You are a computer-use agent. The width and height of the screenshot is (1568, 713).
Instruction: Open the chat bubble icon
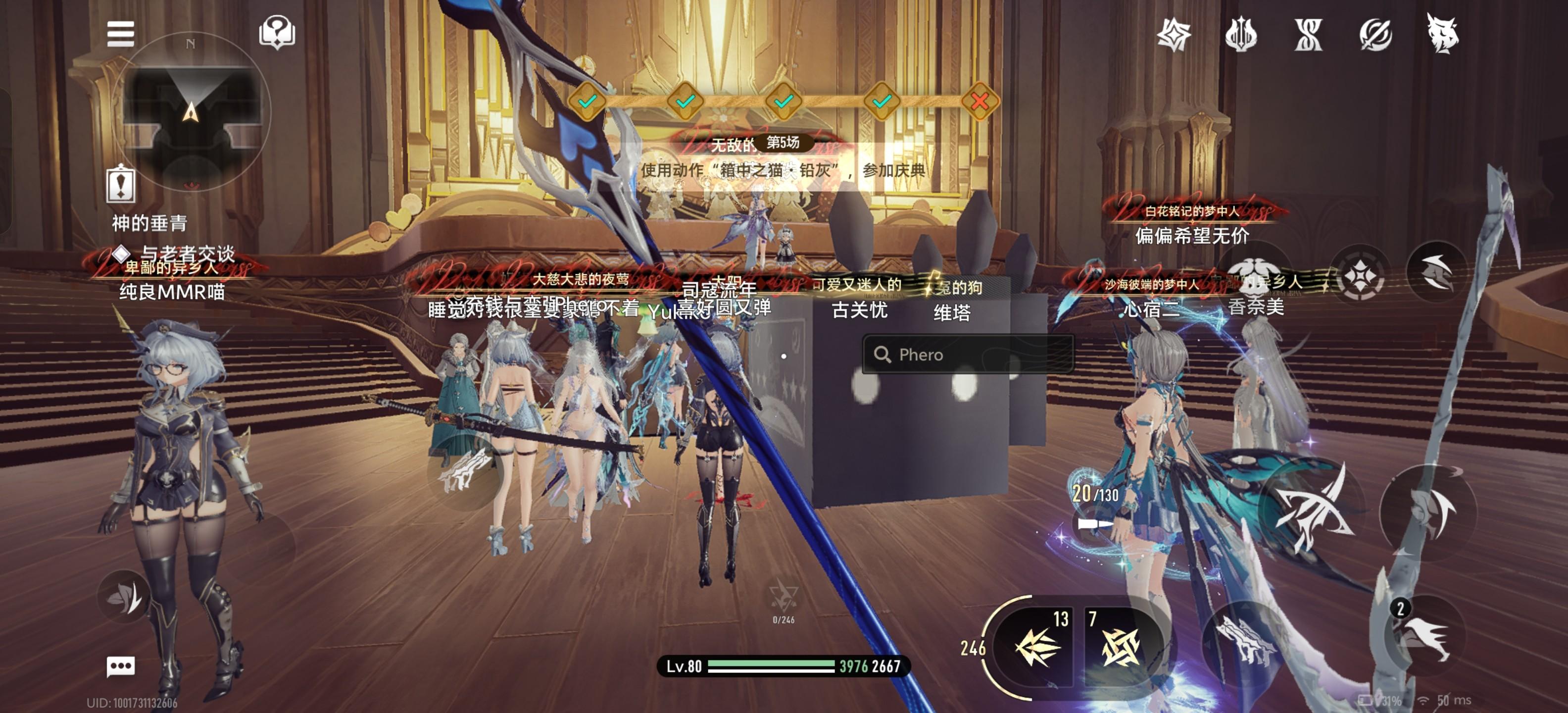(121, 665)
